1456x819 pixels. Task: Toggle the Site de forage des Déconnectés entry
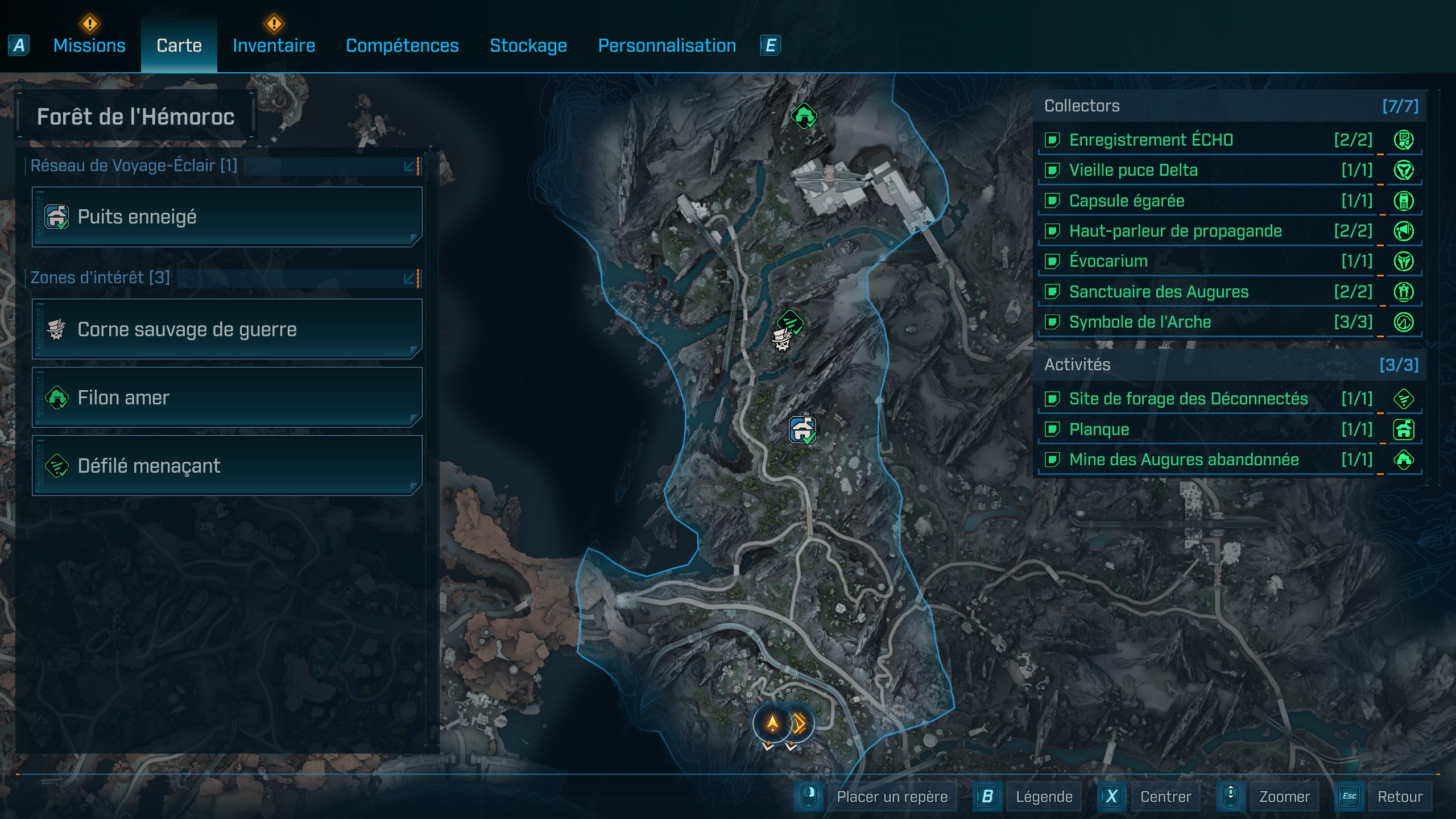pos(1053,399)
